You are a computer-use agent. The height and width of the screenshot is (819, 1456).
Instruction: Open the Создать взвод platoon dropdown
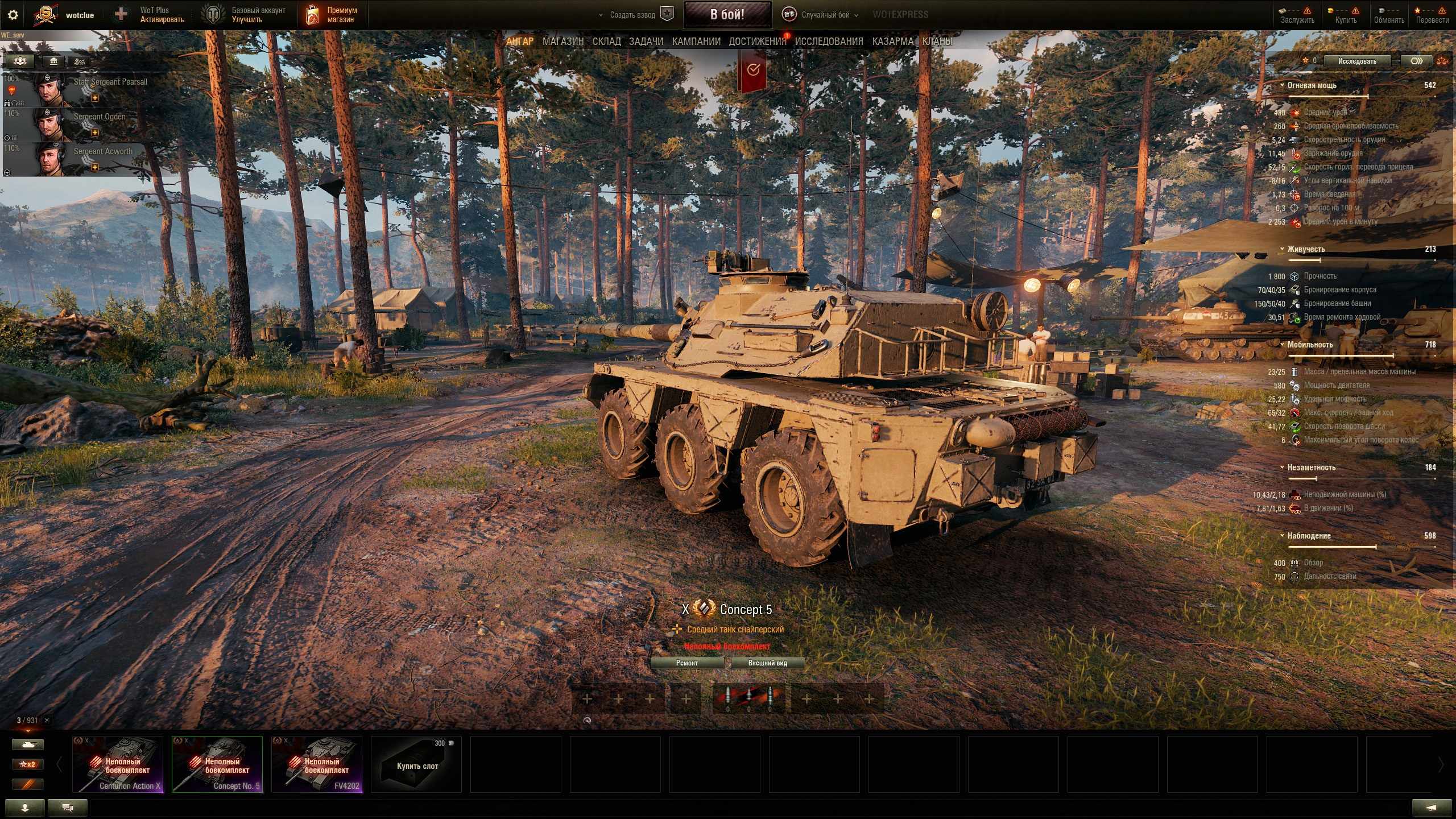point(632,15)
